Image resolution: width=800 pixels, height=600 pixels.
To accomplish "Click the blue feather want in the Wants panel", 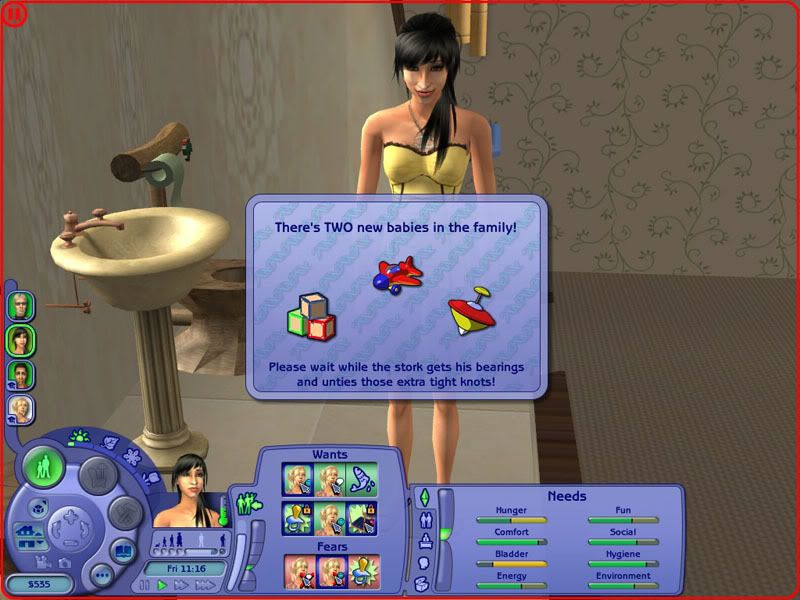I will (x=363, y=478).
